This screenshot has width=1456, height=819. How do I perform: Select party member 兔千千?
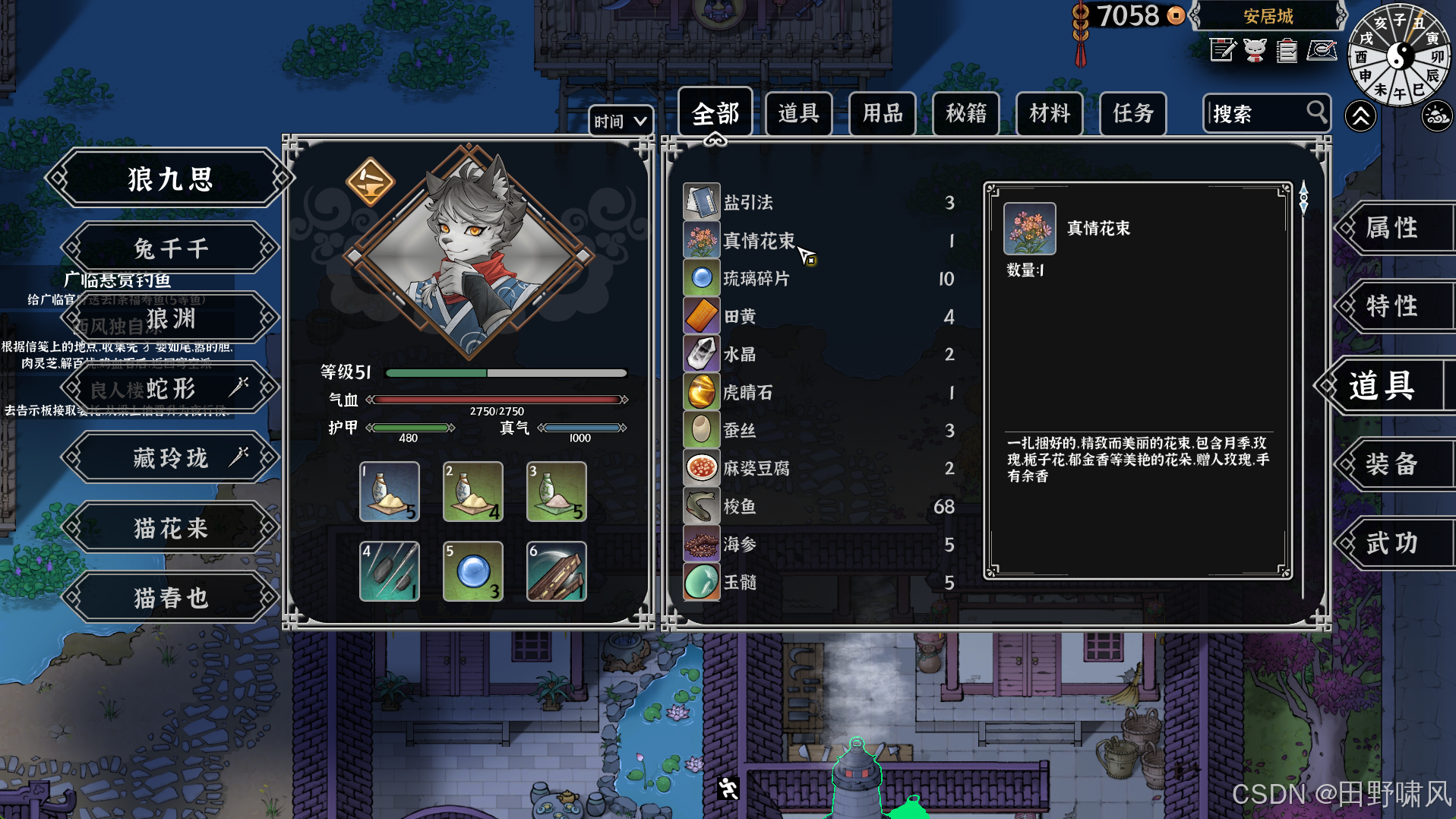170,248
